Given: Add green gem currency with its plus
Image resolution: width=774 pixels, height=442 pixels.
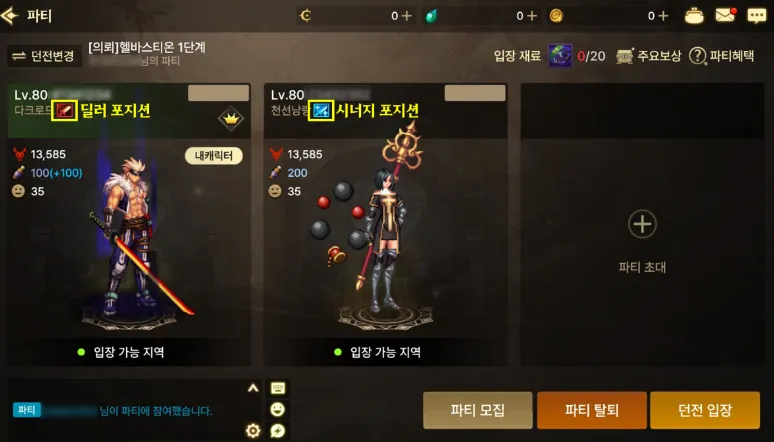Looking at the screenshot, I should click(x=531, y=16).
